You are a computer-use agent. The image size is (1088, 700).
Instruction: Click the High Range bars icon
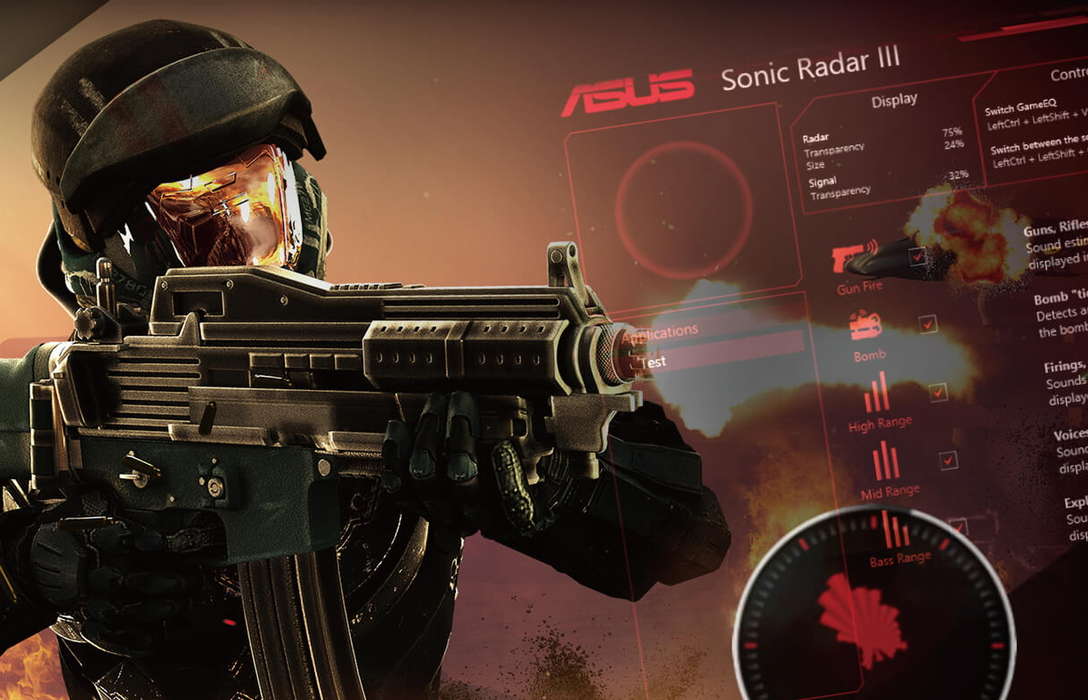[x=877, y=392]
